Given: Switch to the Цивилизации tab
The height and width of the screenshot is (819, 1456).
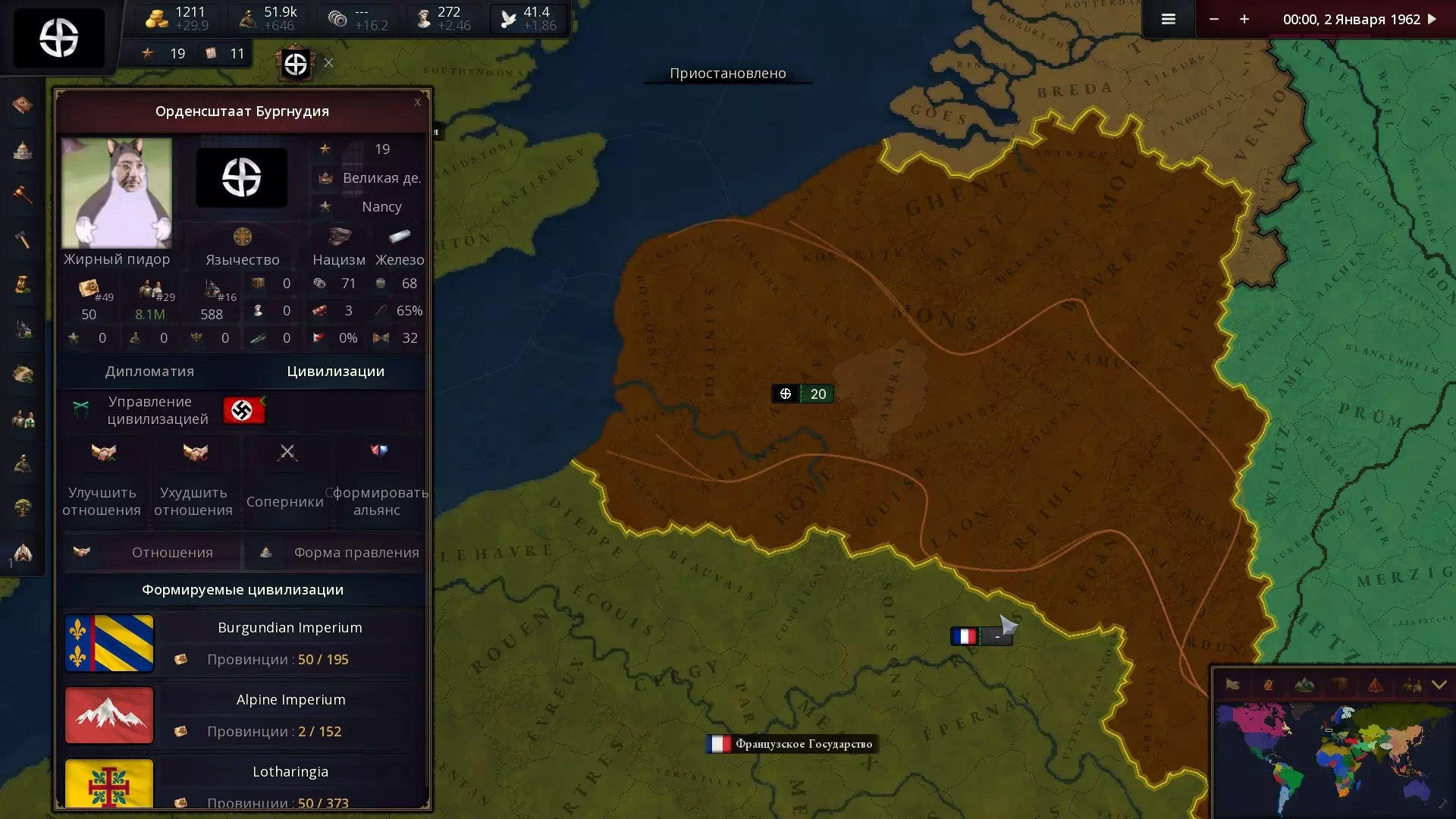Looking at the screenshot, I should click(x=335, y=372).
